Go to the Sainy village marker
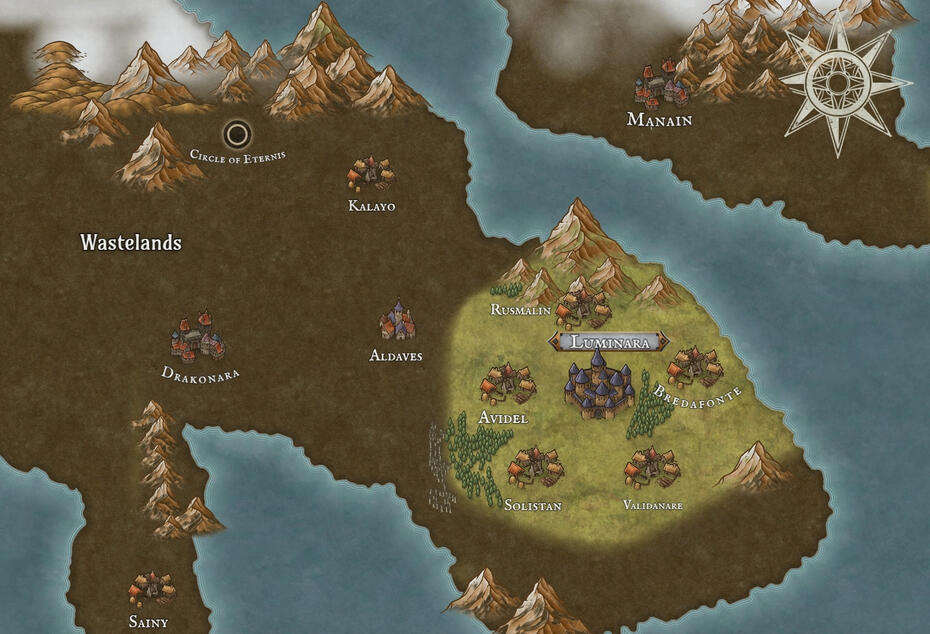The width and height of the screenshot is (930, 634). (151, 589)
